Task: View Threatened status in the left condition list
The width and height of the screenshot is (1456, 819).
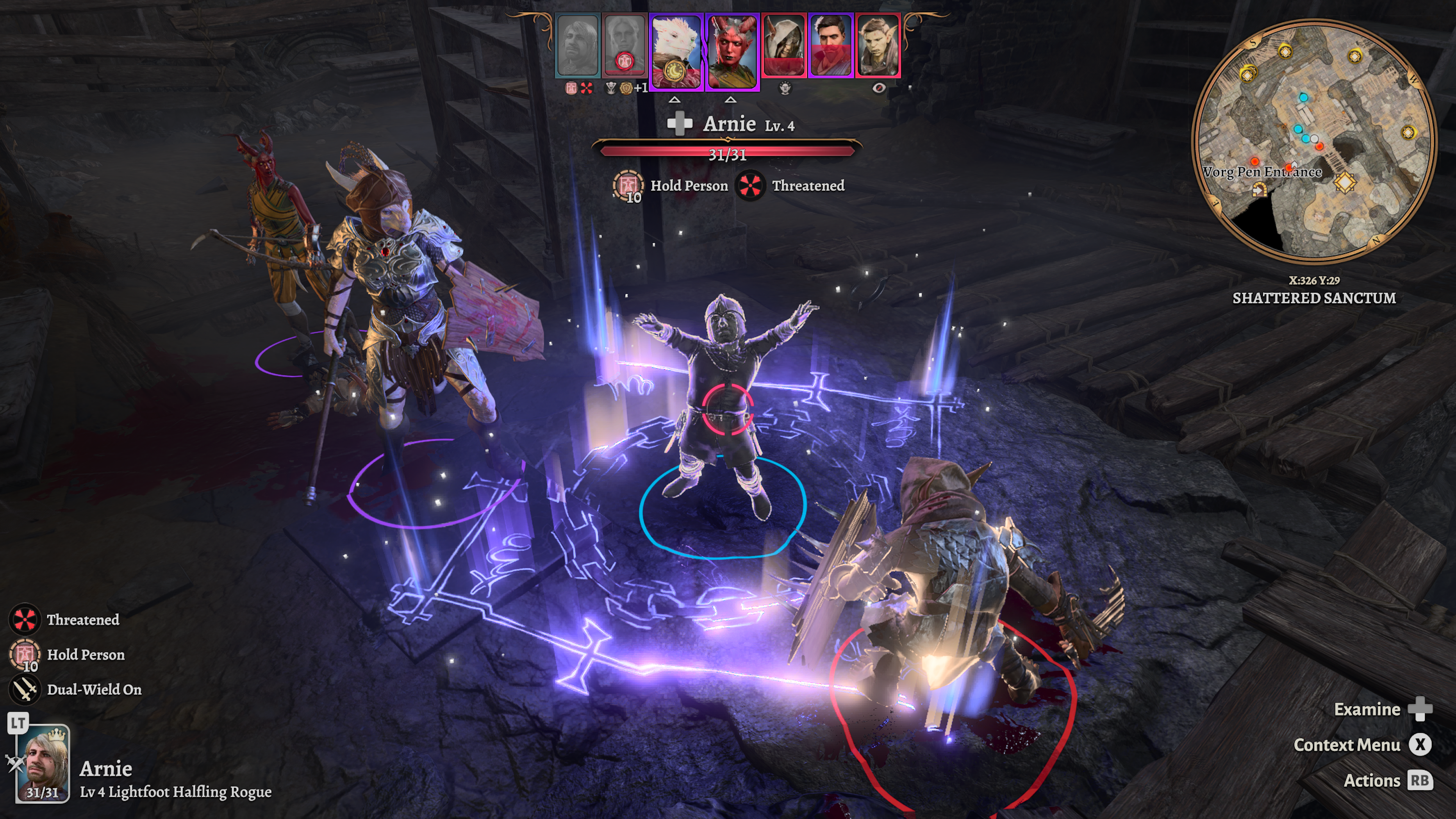Action: click(24, 620)
